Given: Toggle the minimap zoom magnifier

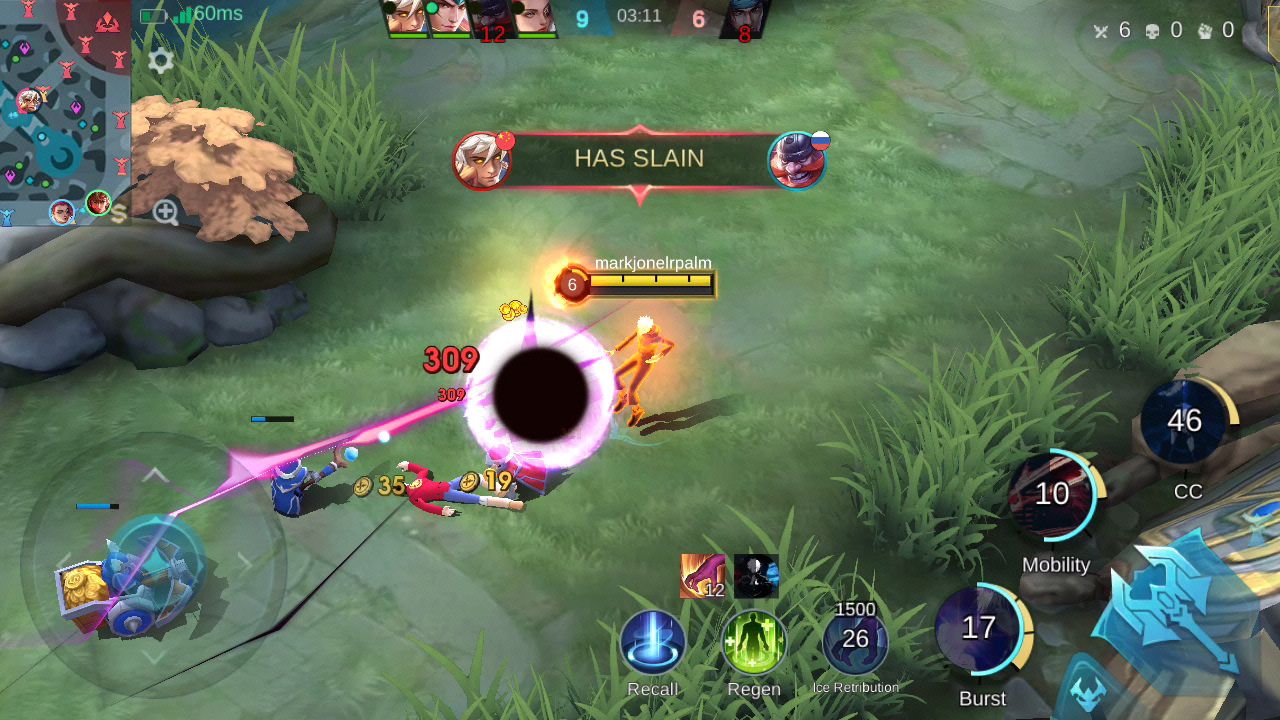Looking at the screenshot, I should pos(166,212).
